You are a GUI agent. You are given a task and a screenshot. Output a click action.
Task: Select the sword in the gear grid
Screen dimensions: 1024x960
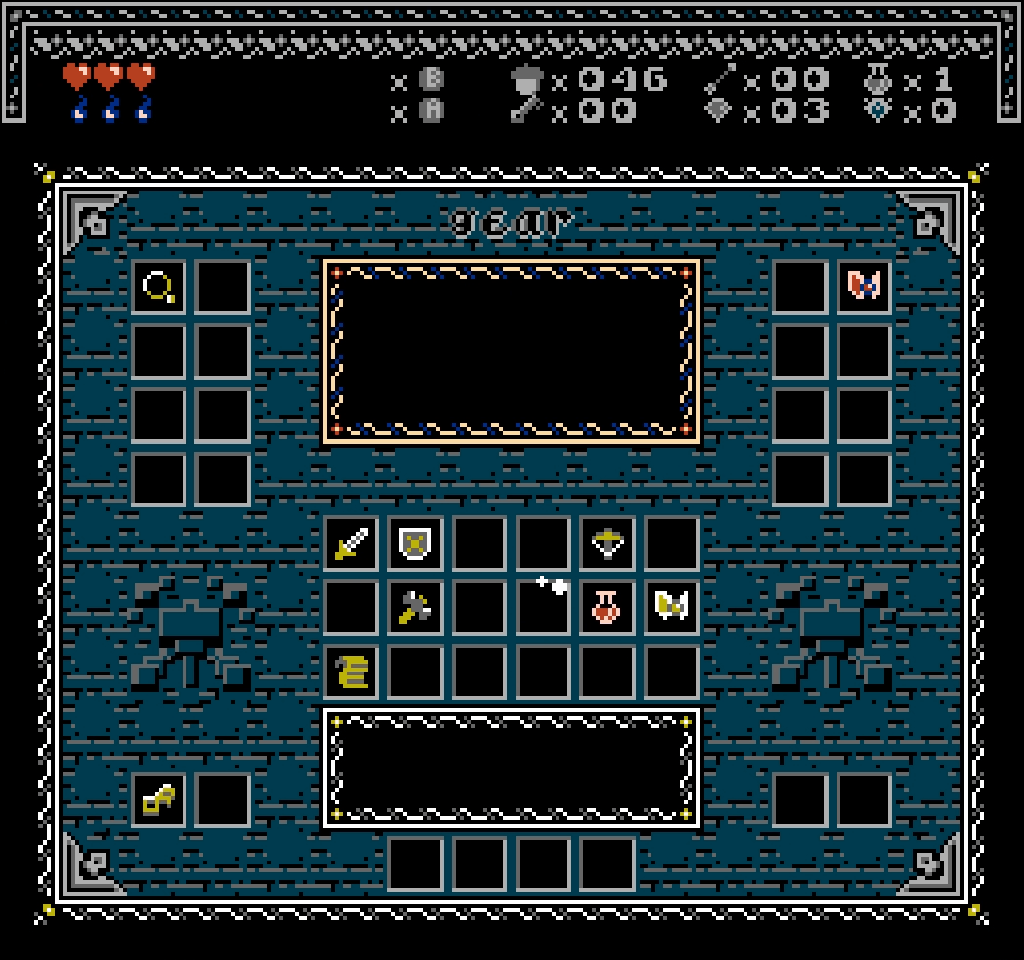point(351,544)
